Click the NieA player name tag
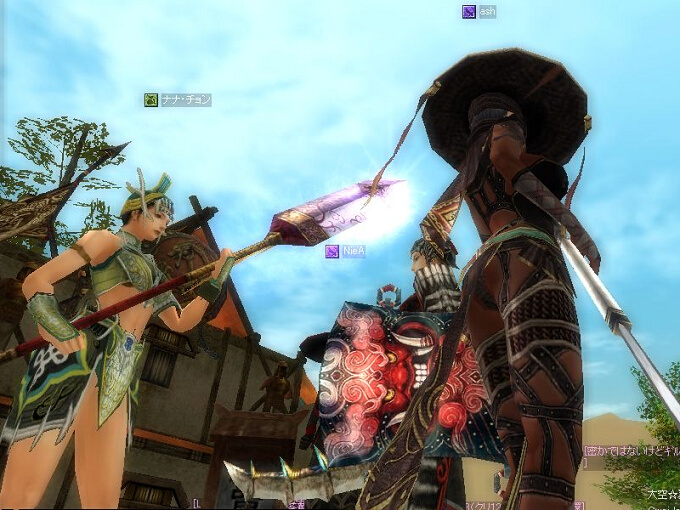The width and height of the screenshot is (680, 510). pyautogui.click(x=346, y=251)
